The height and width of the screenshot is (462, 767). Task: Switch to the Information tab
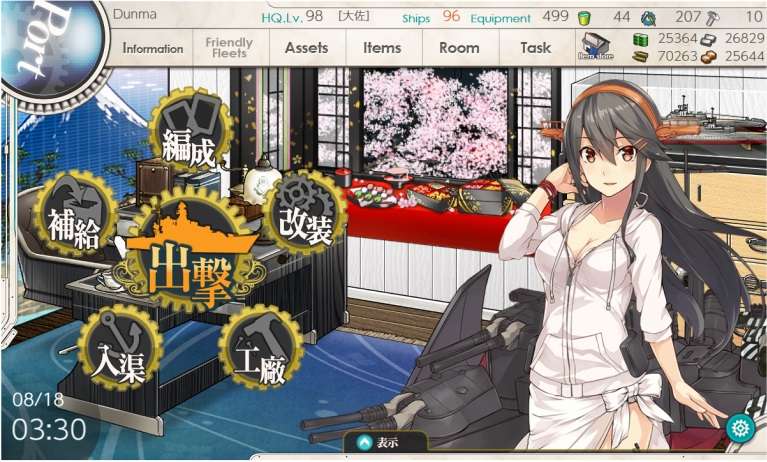pyautogui.click(x=153, y=48)
